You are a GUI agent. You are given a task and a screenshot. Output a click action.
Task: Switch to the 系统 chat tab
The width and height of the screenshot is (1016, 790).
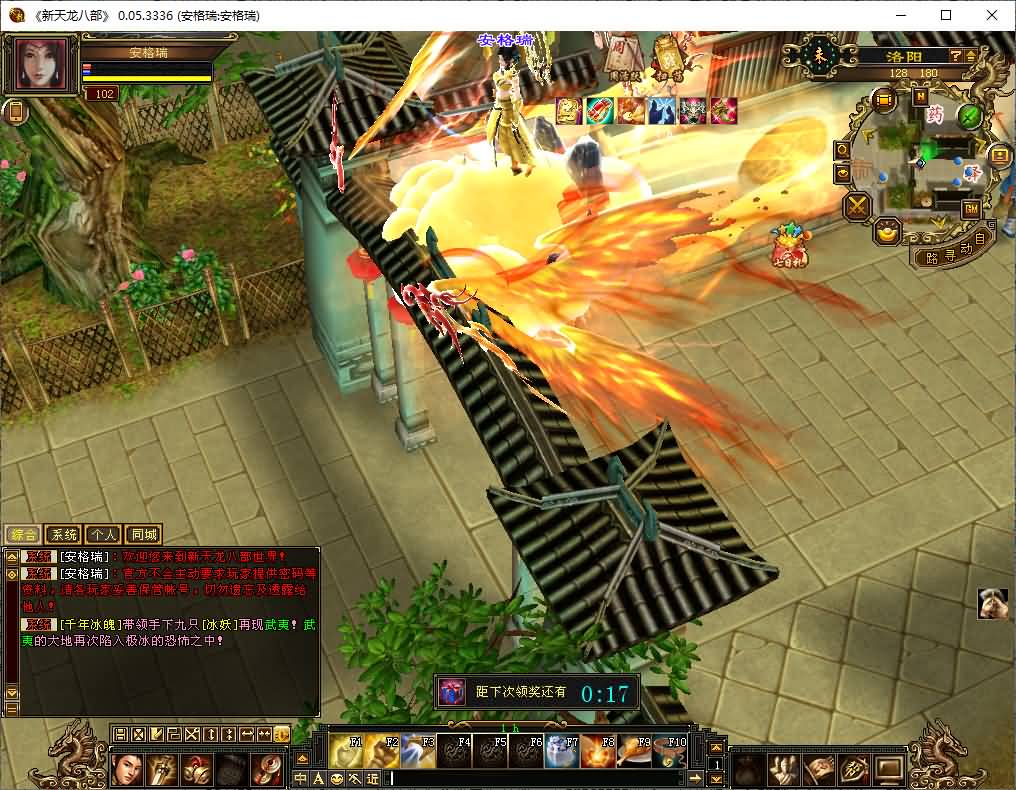pyautogui.click(x=63, y=535)
